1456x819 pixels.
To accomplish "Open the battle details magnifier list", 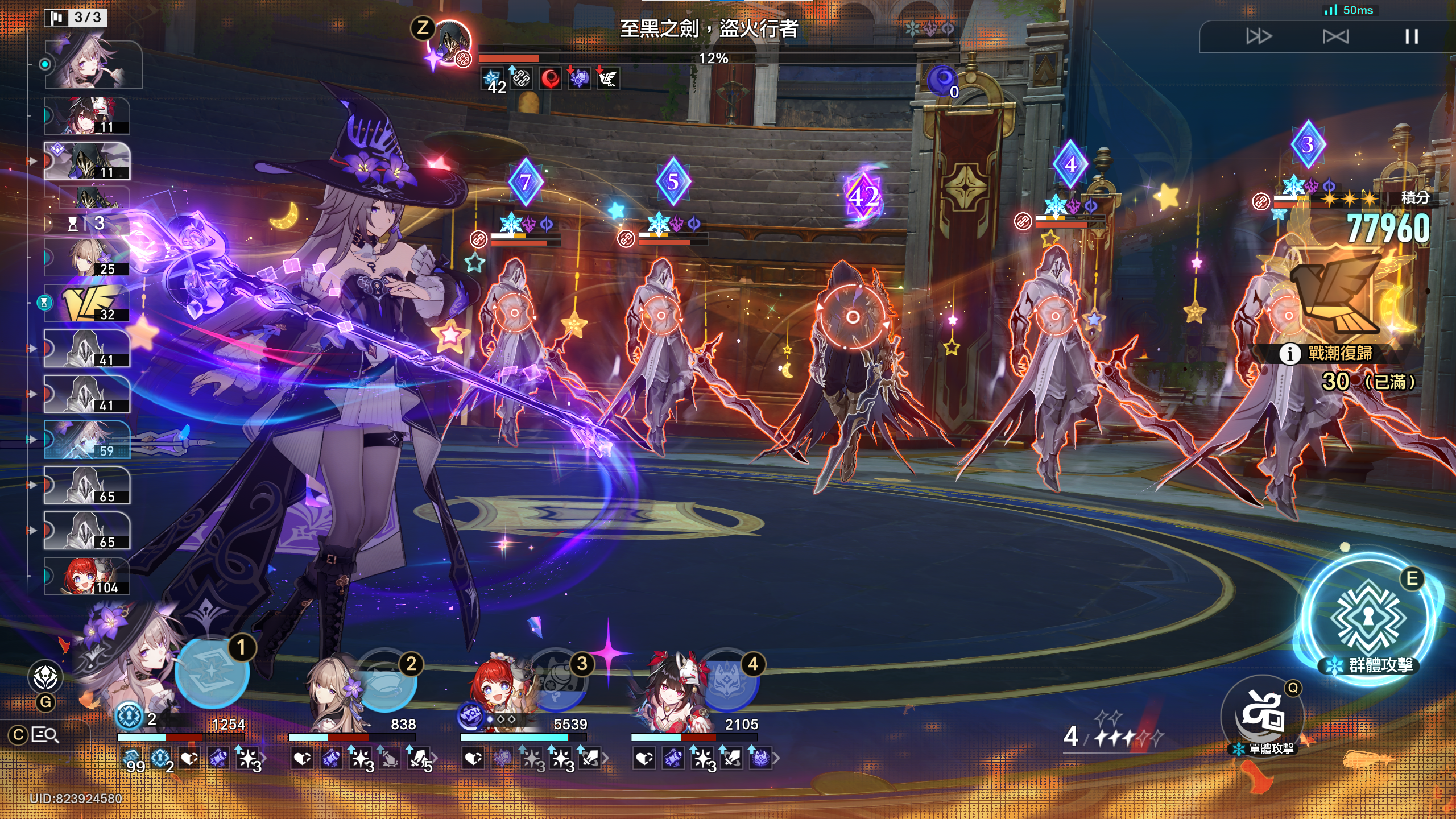I will point(44,735).
